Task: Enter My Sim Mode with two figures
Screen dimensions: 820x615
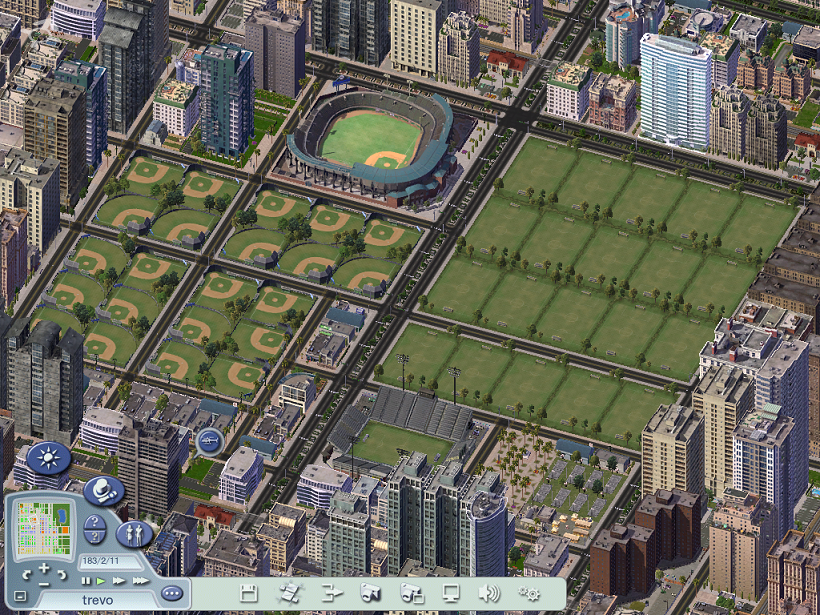Action: 134,533
